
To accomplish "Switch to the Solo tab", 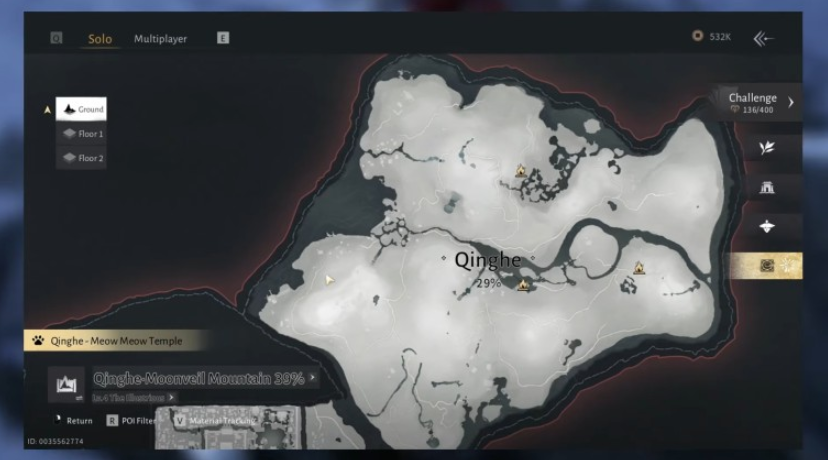I will (x=100, y=39).
